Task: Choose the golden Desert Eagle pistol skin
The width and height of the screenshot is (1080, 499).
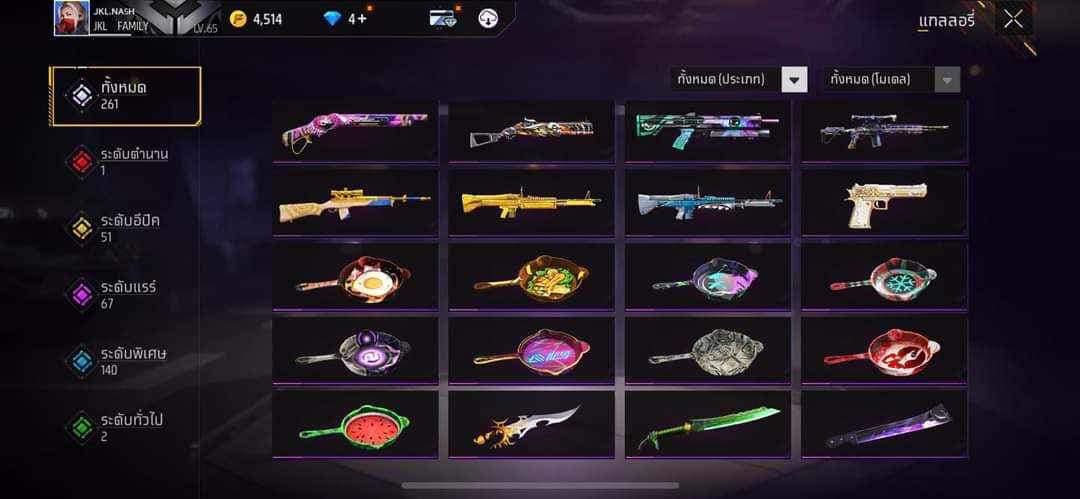Action: tap(884, 202)
